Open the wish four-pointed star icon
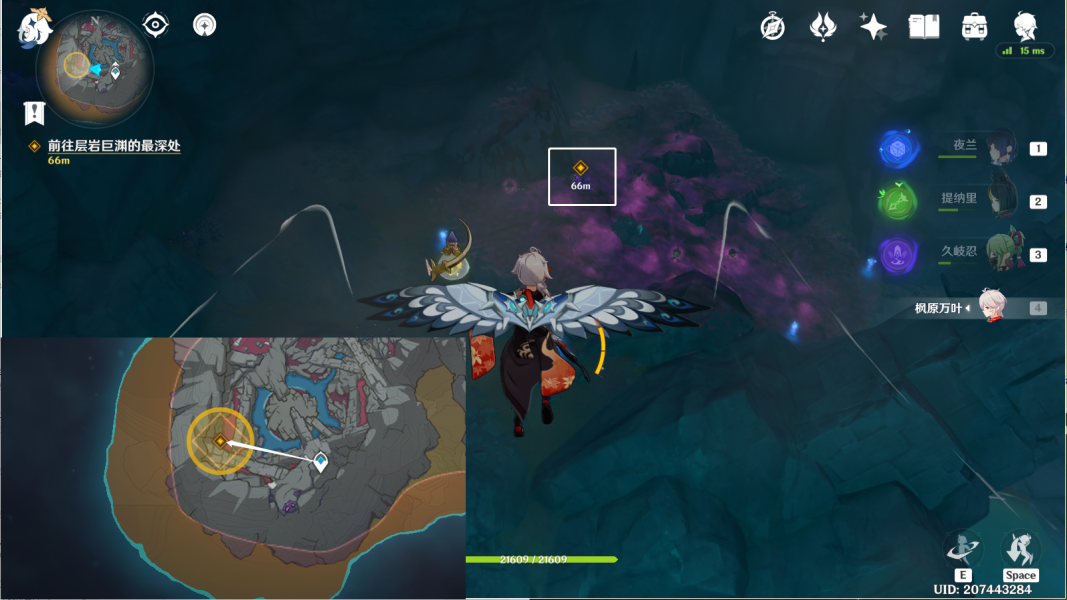Screen dimensions: 1067x600 click(873, 27)
